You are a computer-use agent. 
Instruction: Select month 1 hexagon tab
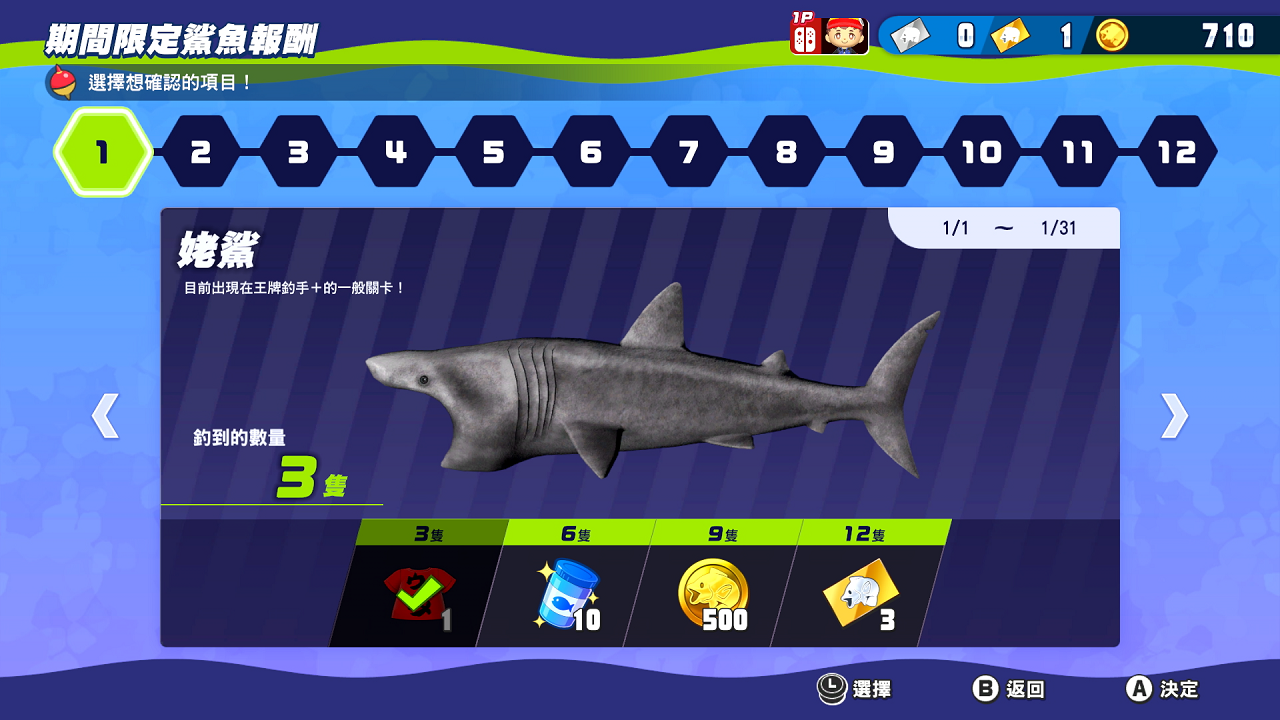coord(102,152)
